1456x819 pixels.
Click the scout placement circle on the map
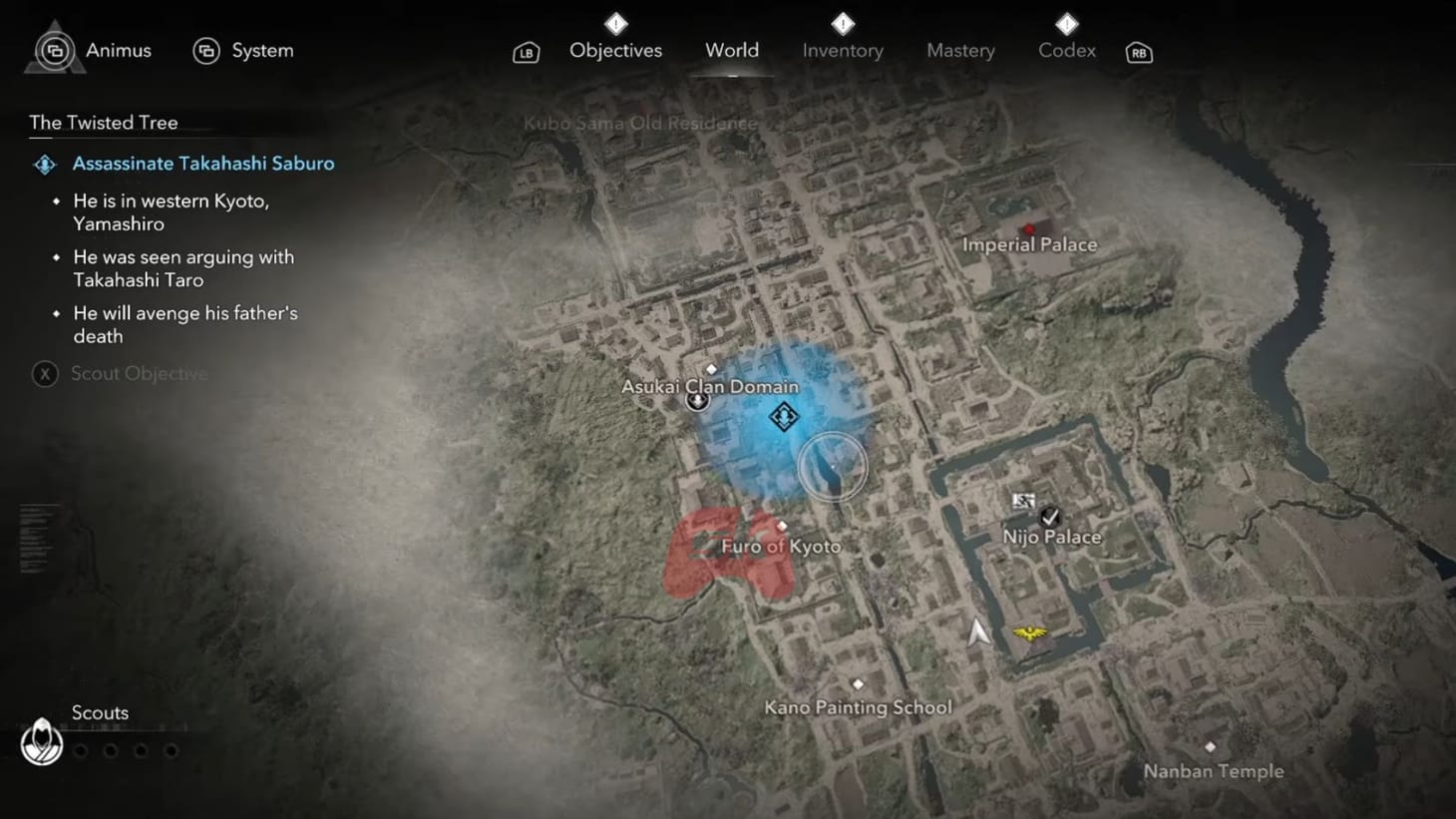835,467
